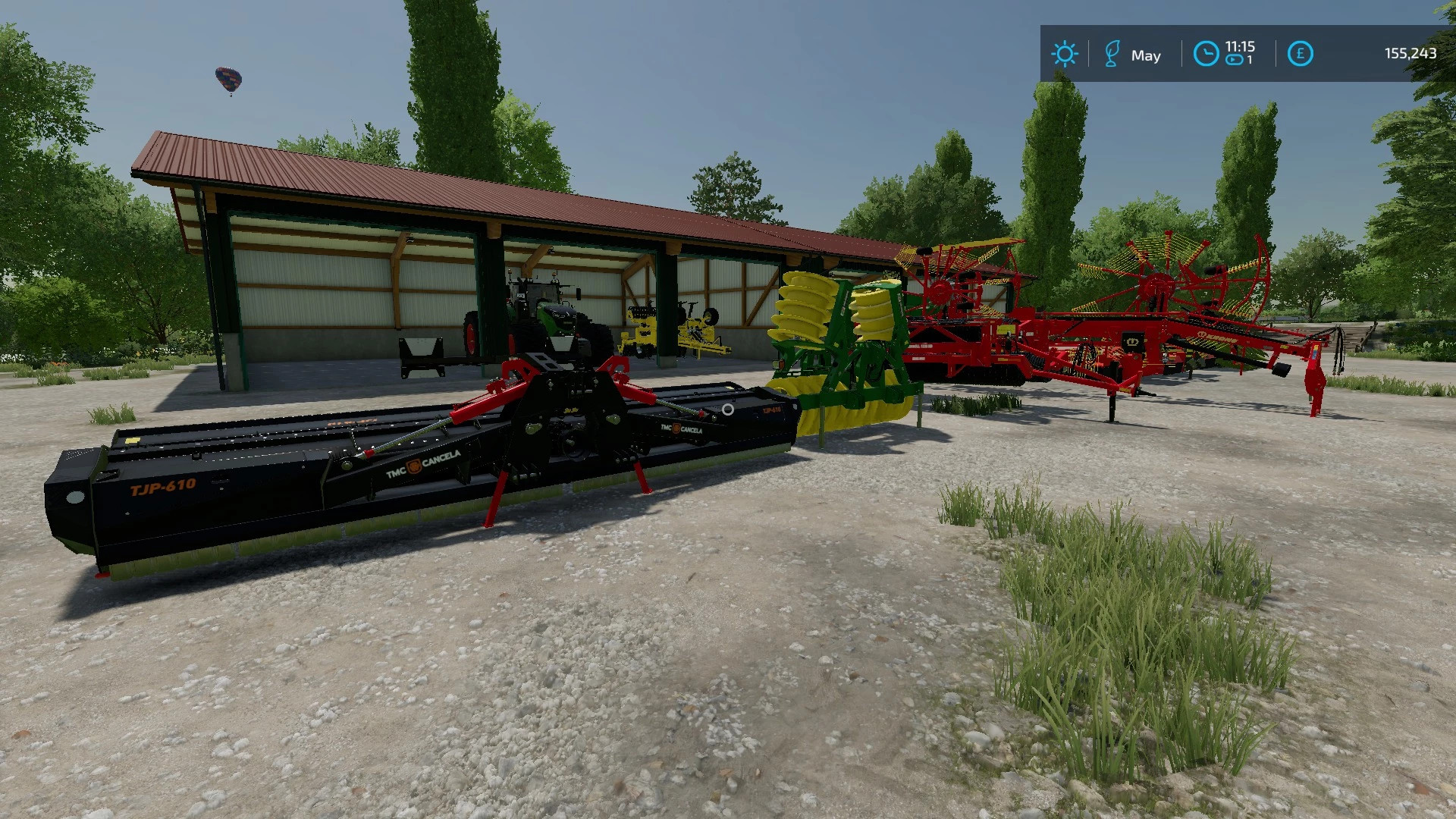Click the May month label
The height and width of the screenshot is (819, 1456).
(x=1147, y=55)
